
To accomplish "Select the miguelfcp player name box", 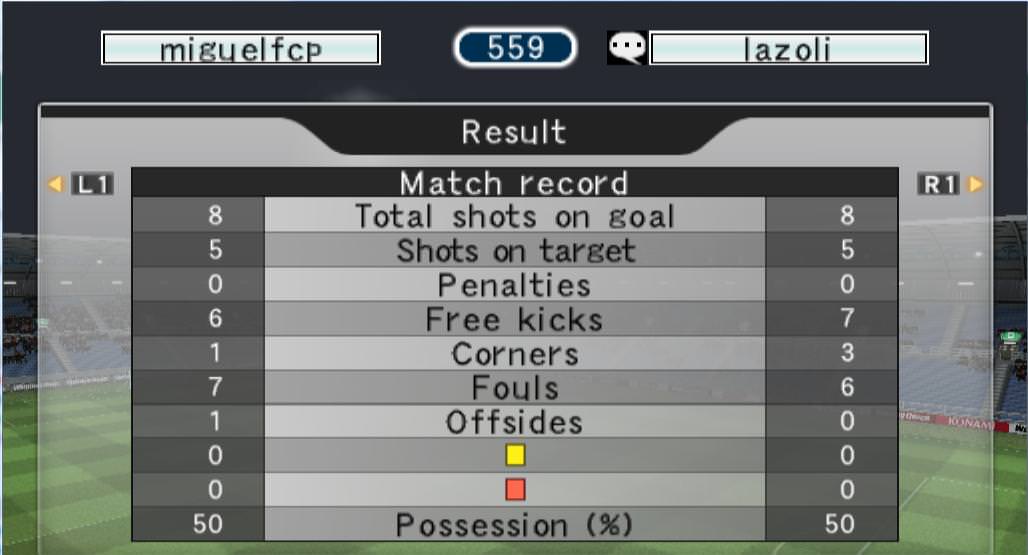I will tap(241, 48).
